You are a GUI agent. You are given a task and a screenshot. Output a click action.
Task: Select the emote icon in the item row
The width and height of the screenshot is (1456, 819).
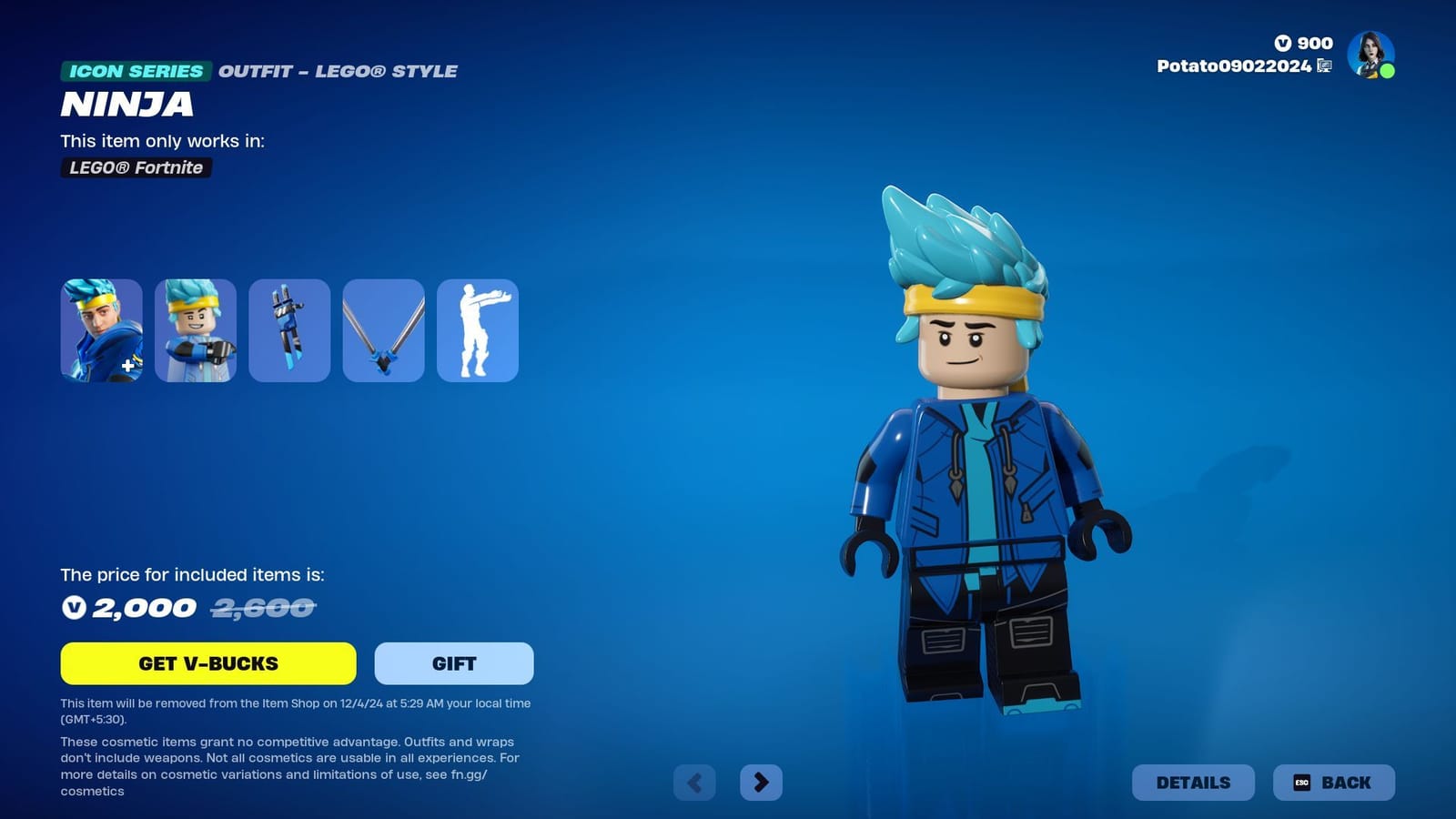click(x=477, y=330)
